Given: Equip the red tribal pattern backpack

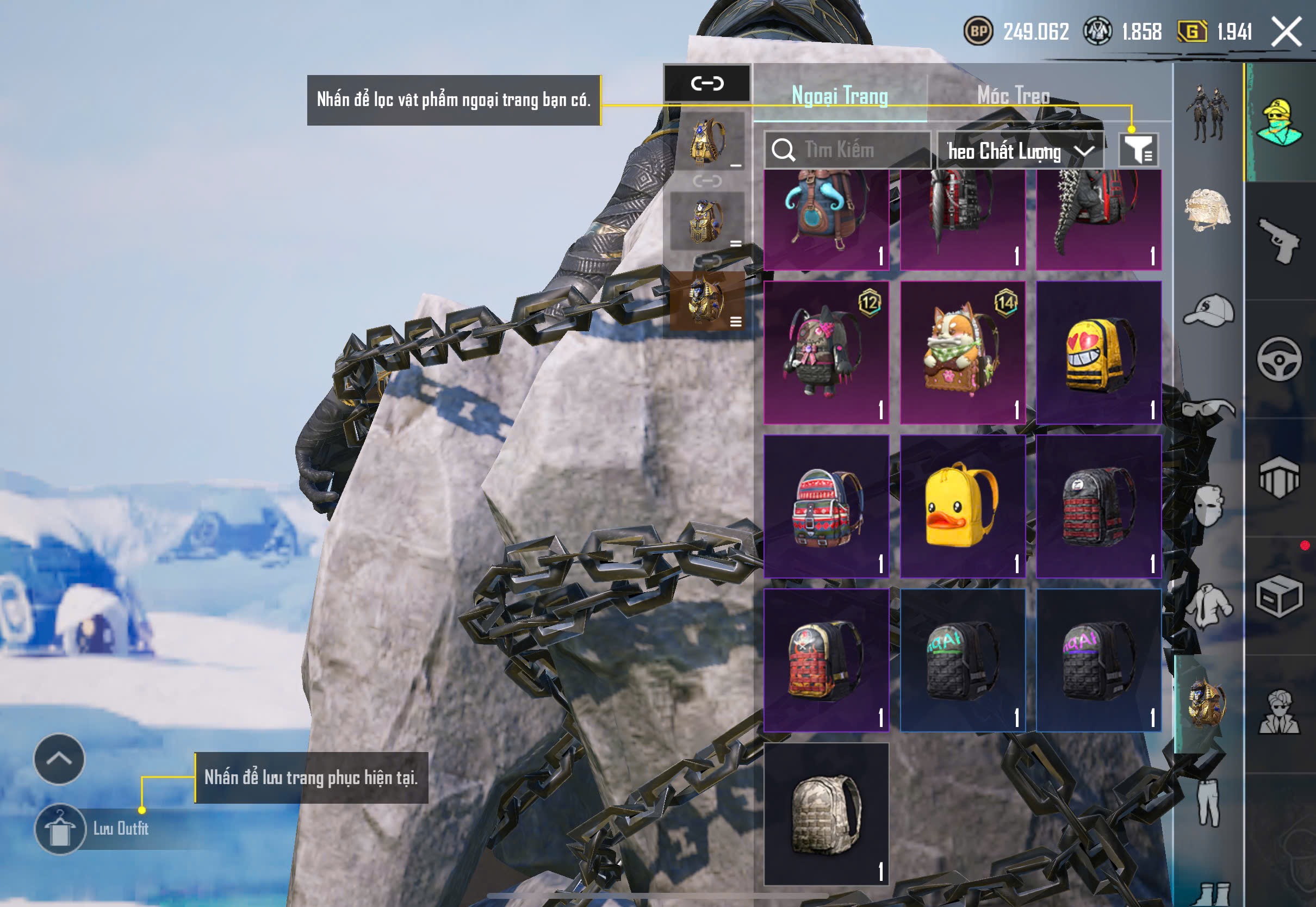Looking at the screenshot, I should (x=826, y=507).
